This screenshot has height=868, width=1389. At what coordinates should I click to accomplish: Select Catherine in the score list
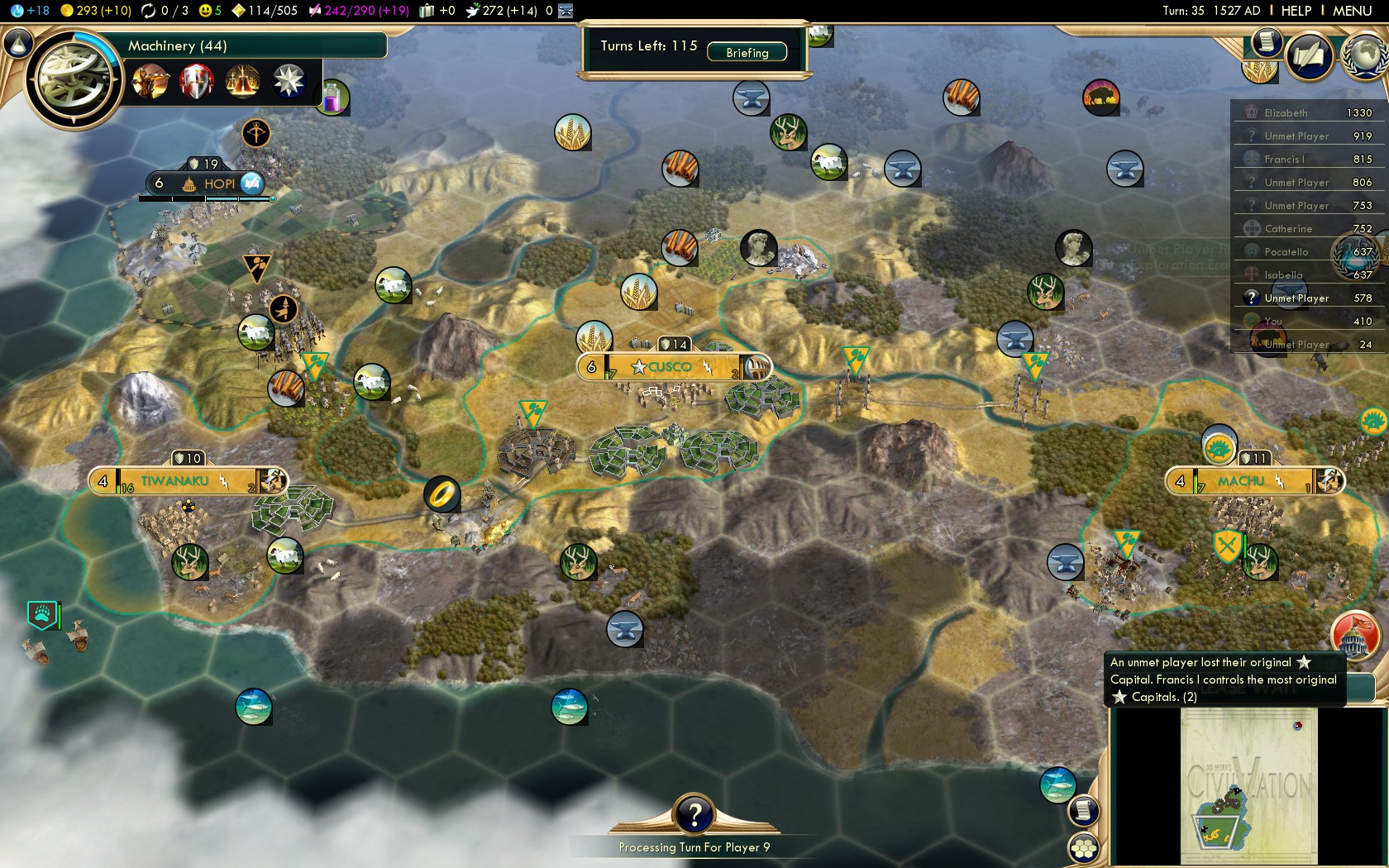(1287, 228)
